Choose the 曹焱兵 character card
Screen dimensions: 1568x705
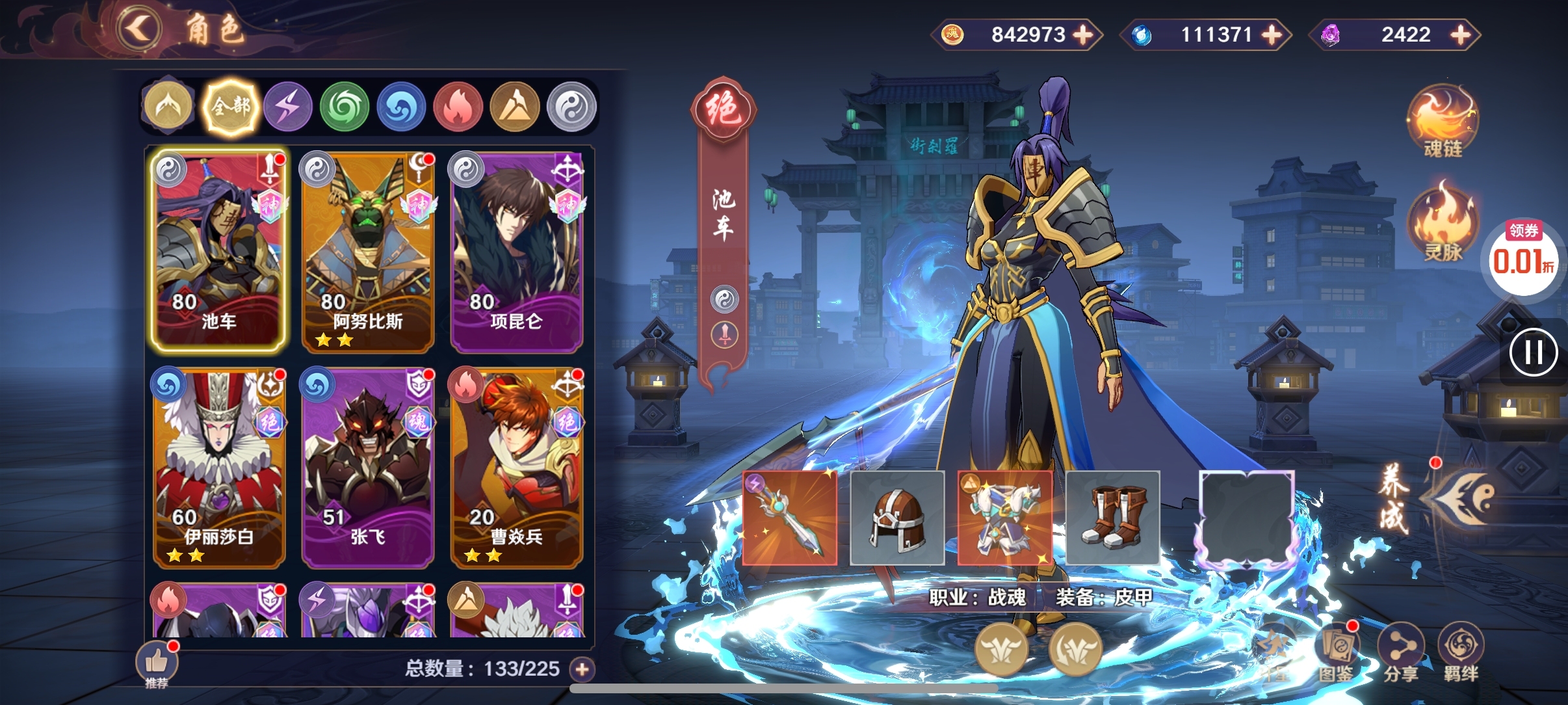517,468
